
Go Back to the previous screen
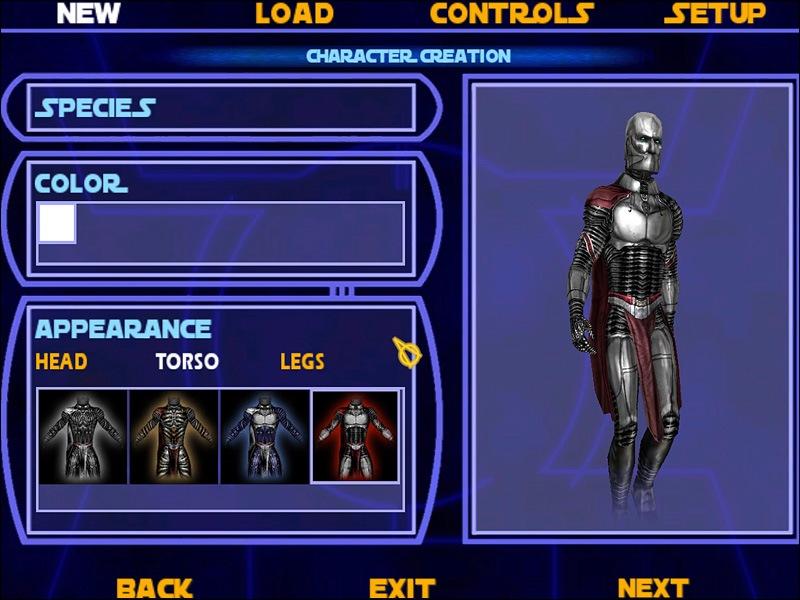tap(154, 588)
